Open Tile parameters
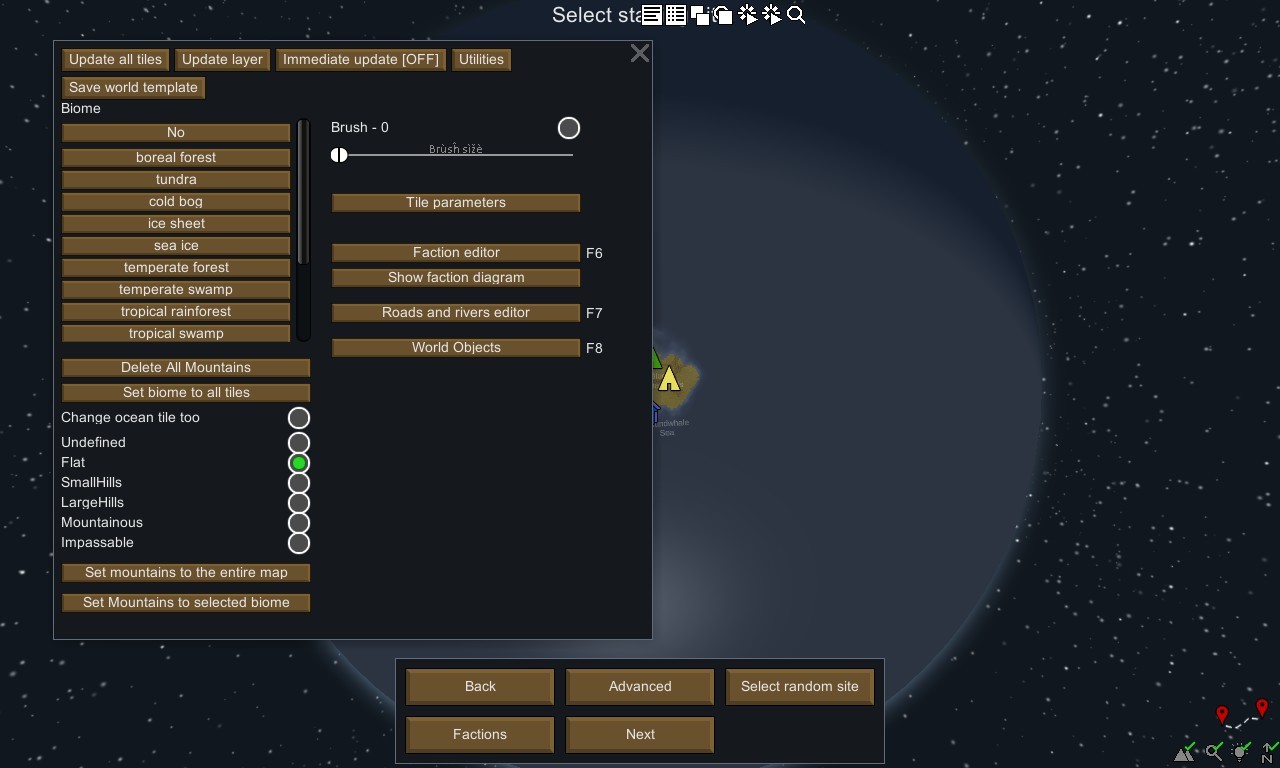This screenshot has width=1280, height=768. [455, 203]
